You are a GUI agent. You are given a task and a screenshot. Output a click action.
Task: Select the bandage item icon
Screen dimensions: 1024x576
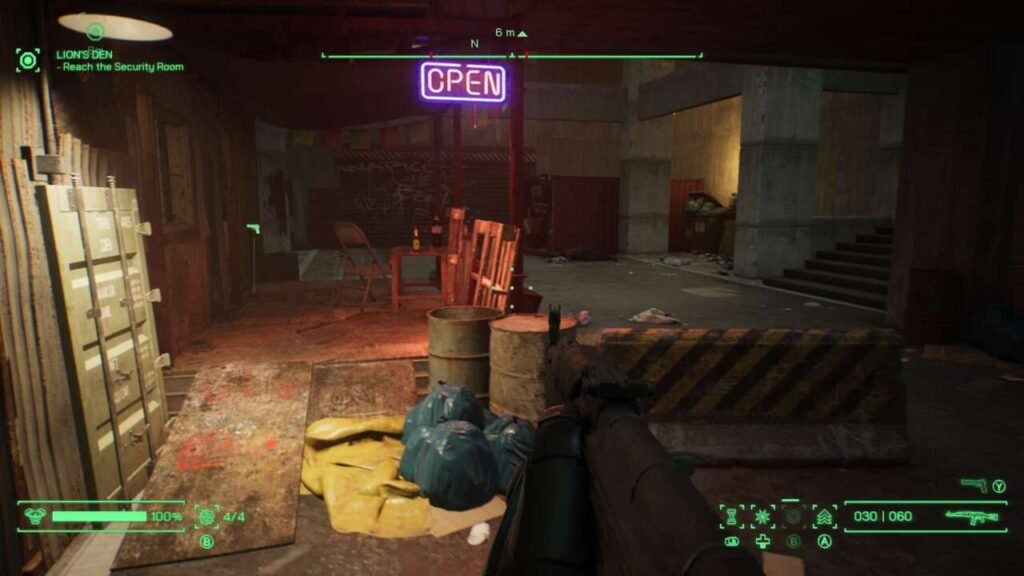tap(733, 542)
